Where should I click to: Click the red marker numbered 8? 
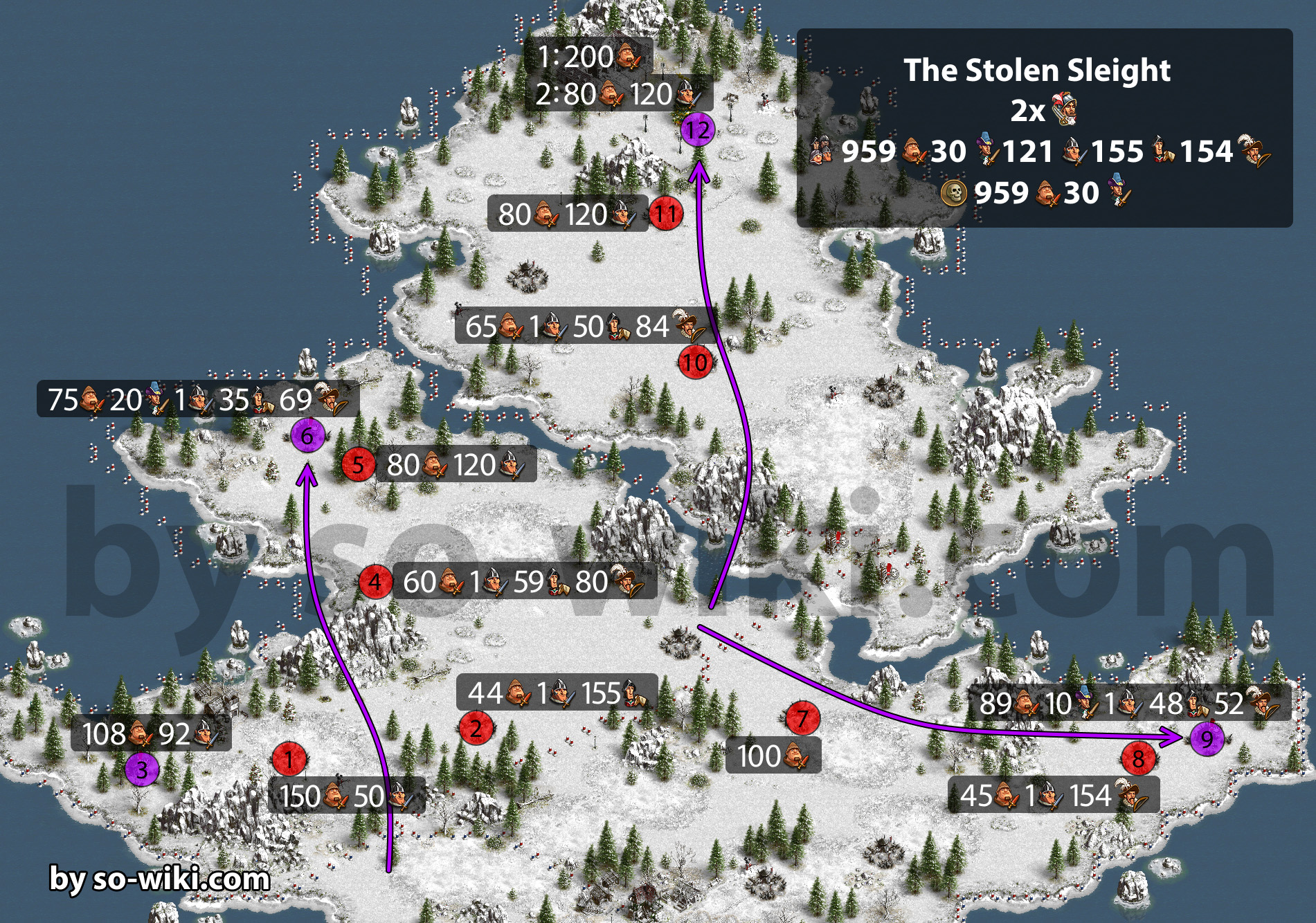pyautogui.click(x=1138, y=759)
